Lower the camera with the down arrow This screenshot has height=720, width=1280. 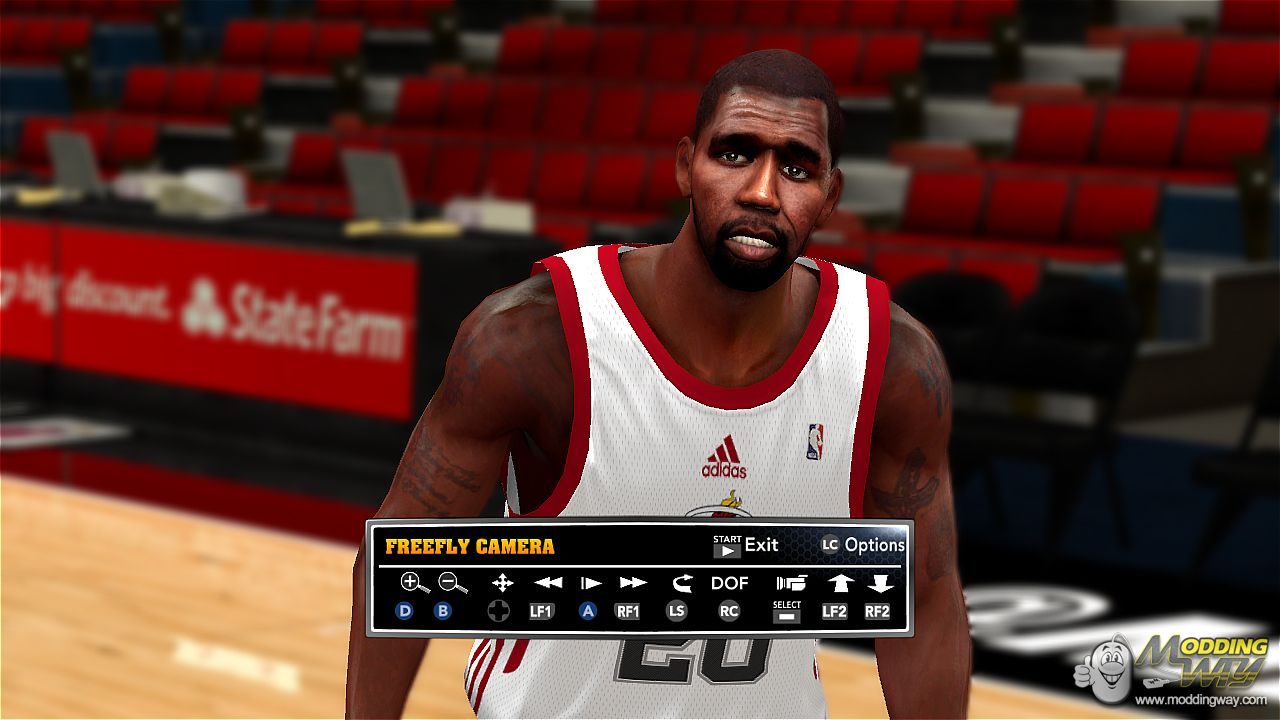(879, 582)
